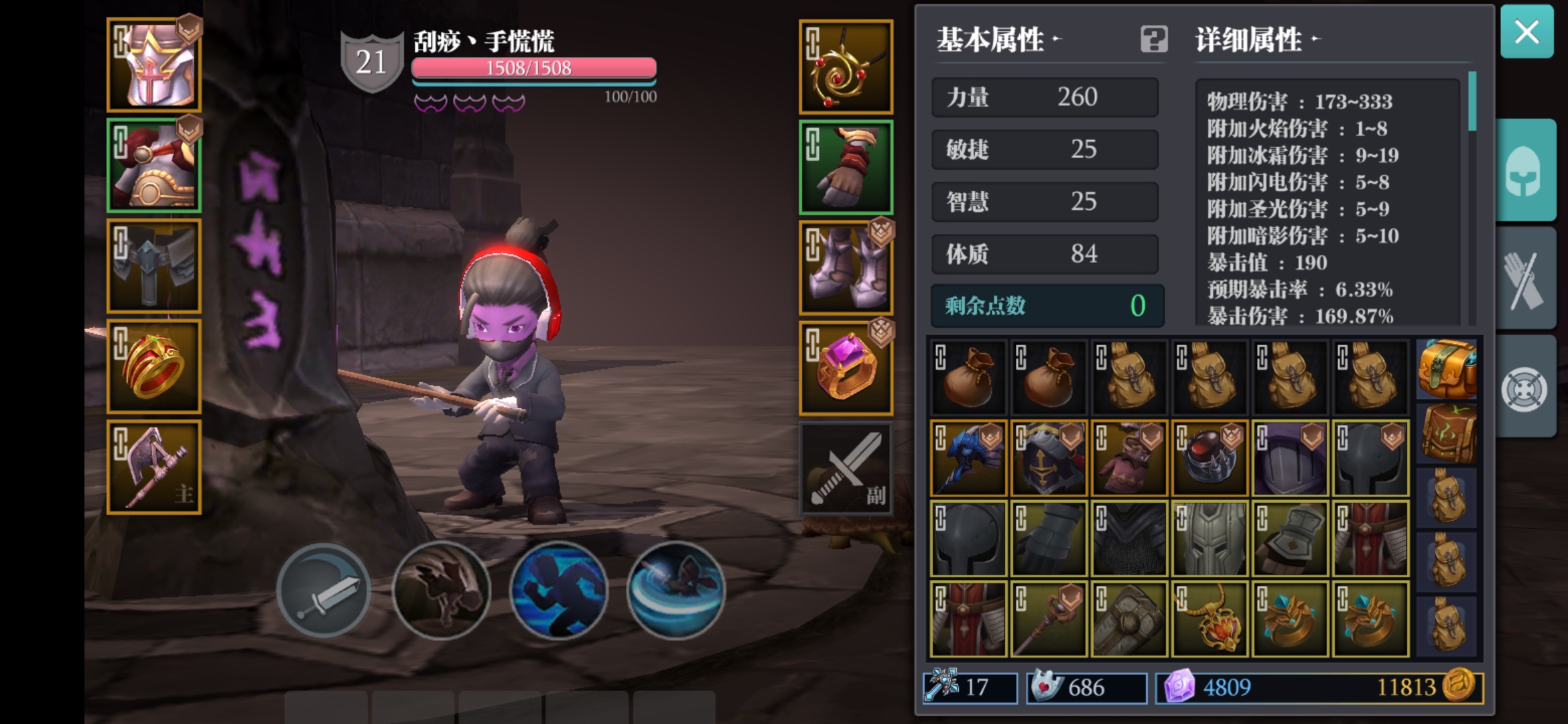Image resolution: width=1568 pixels, height=724 pixels.
Task: Click the 剩余点数 remaining points row
Action: [1045, 306]
